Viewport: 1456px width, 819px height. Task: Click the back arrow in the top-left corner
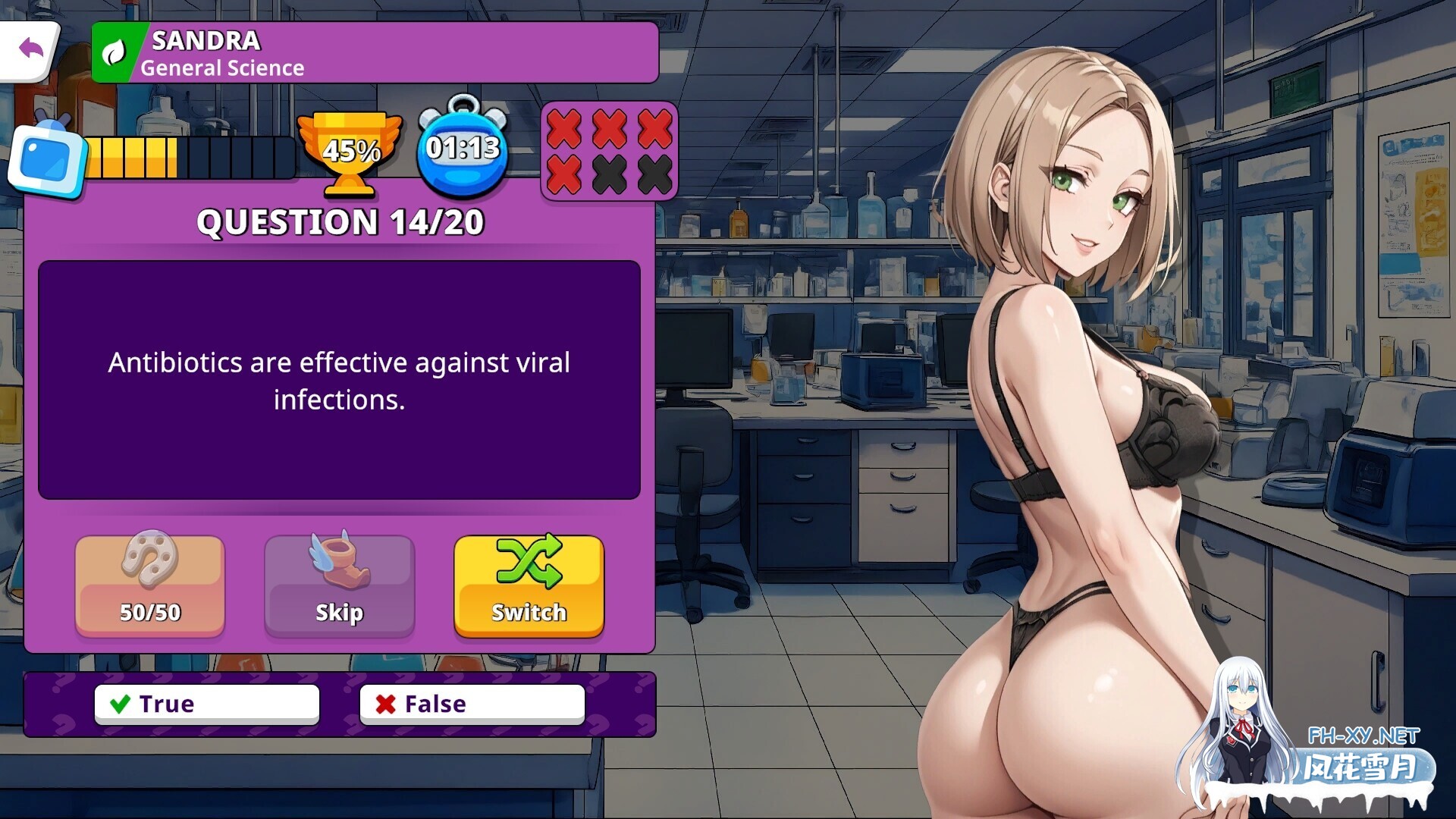[30, 47]
